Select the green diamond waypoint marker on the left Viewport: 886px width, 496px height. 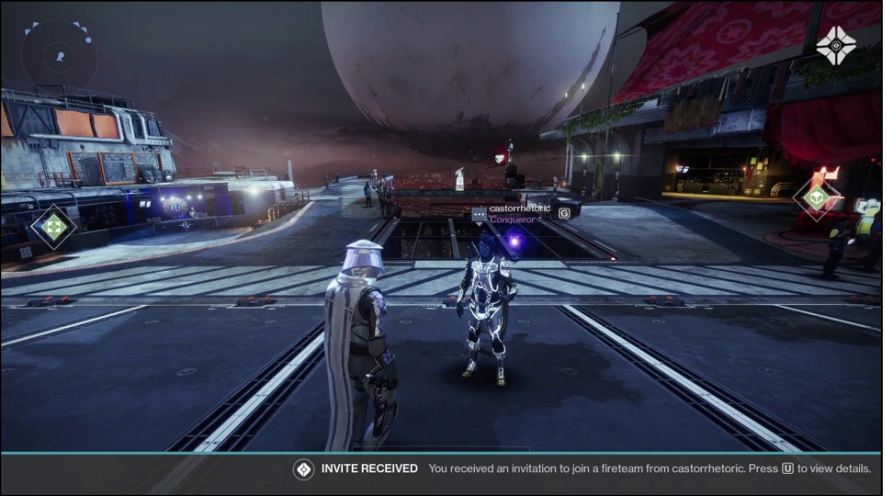coord(54,227)
